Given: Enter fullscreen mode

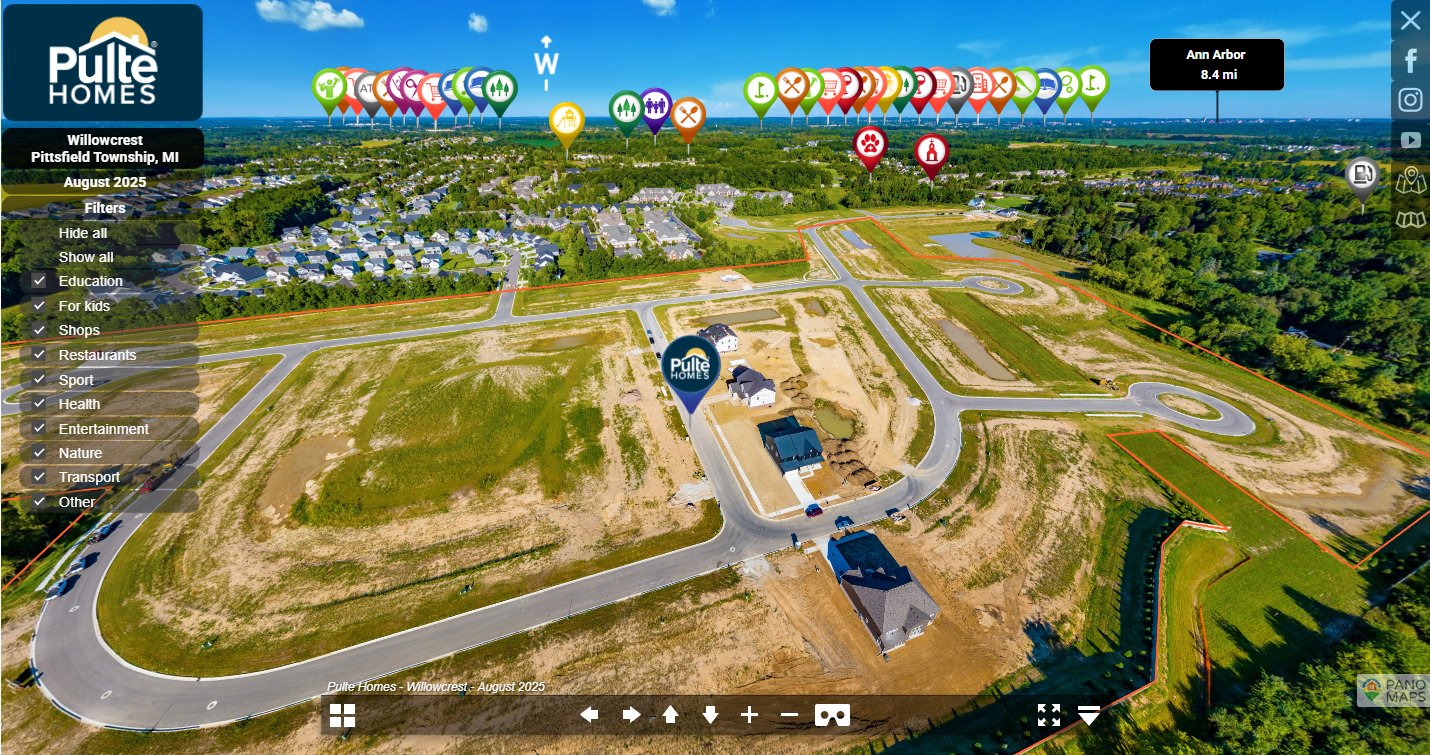Looking at the screenshot, I should (x=1049, y=715).
